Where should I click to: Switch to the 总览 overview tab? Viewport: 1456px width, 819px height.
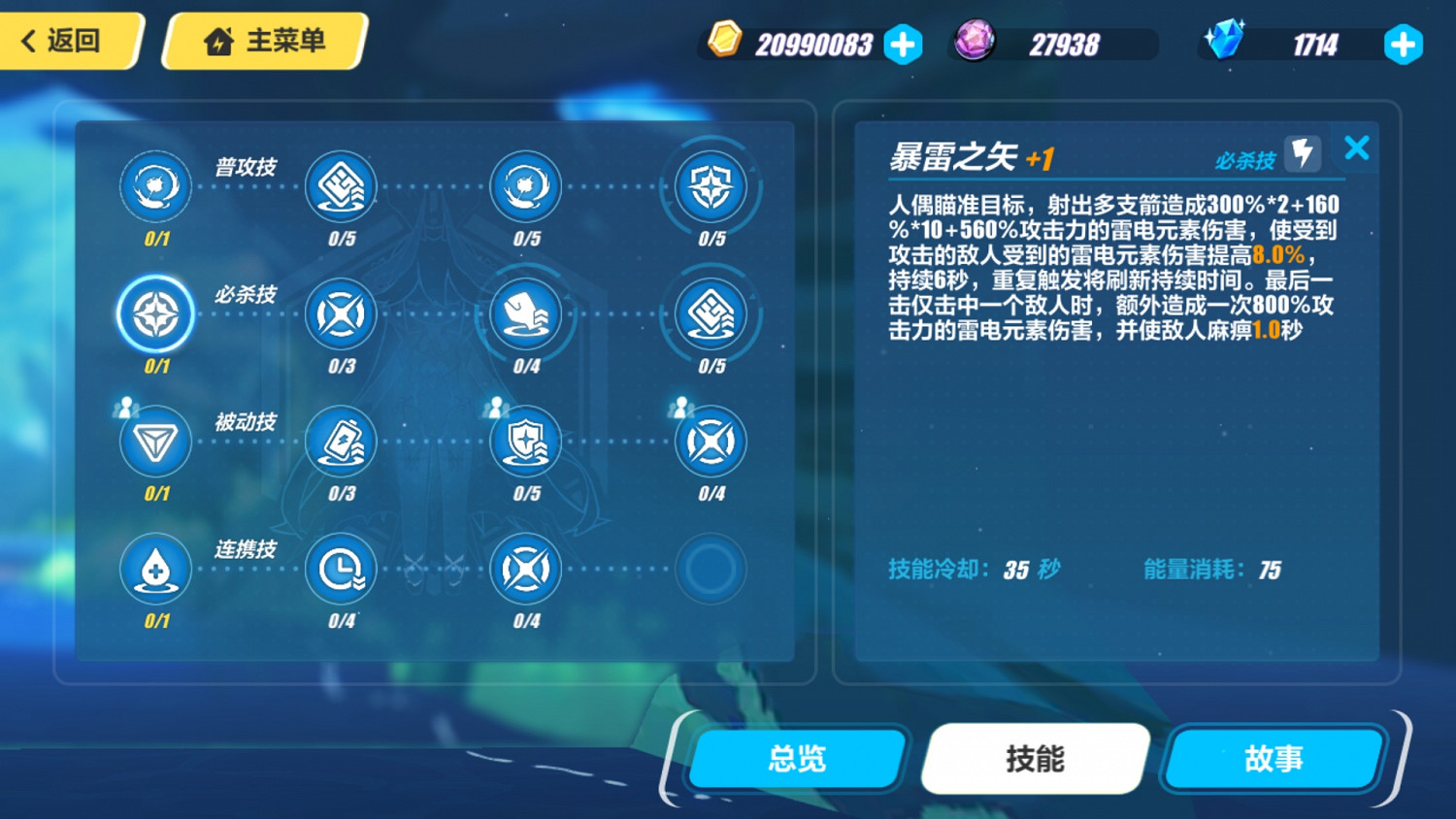794,760
